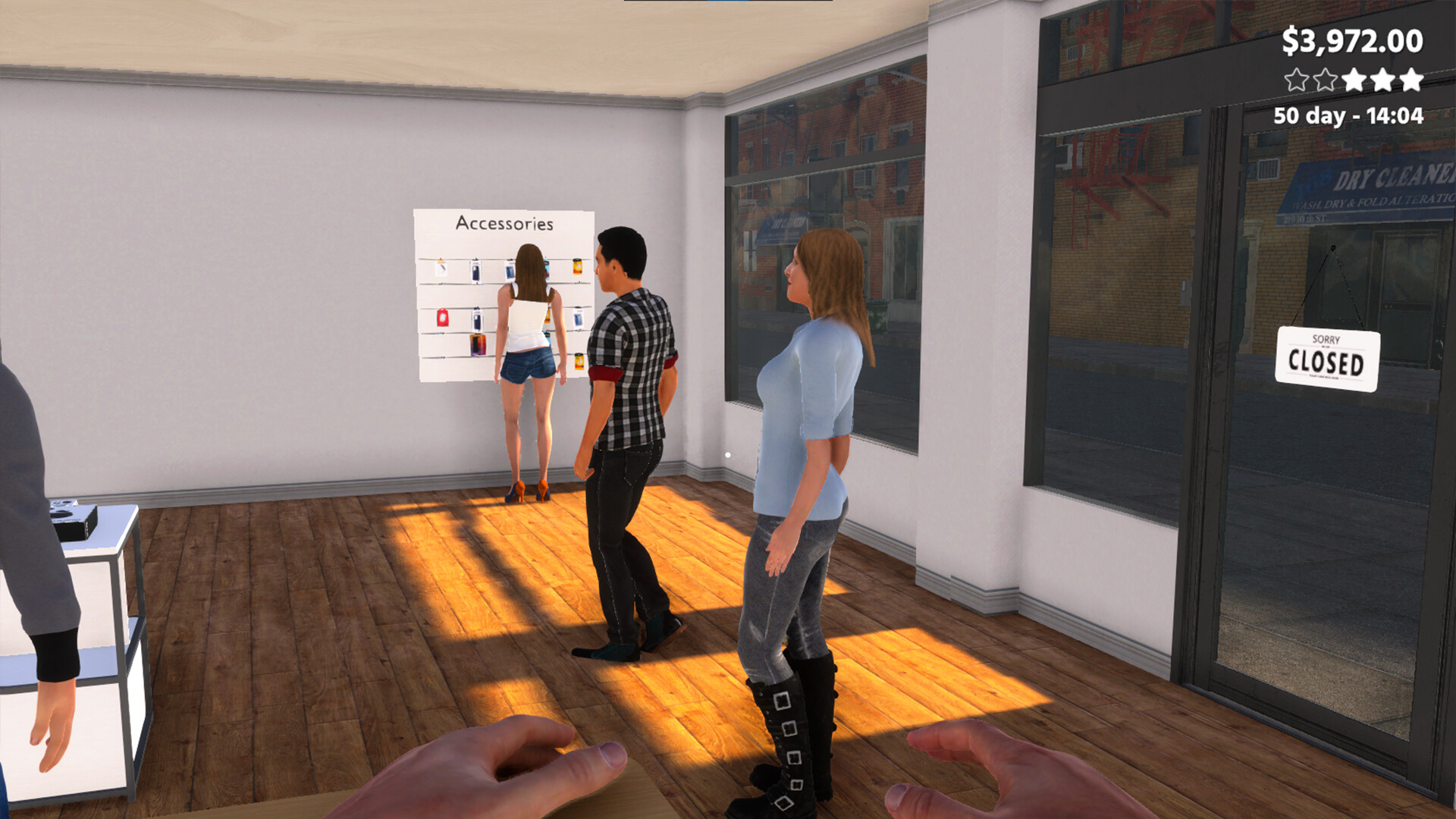The height and width of the screenshot is (819, 1456).
Task: Click the first empty star in the rating
Action: pyautogui.click(x=1297, y=80)
